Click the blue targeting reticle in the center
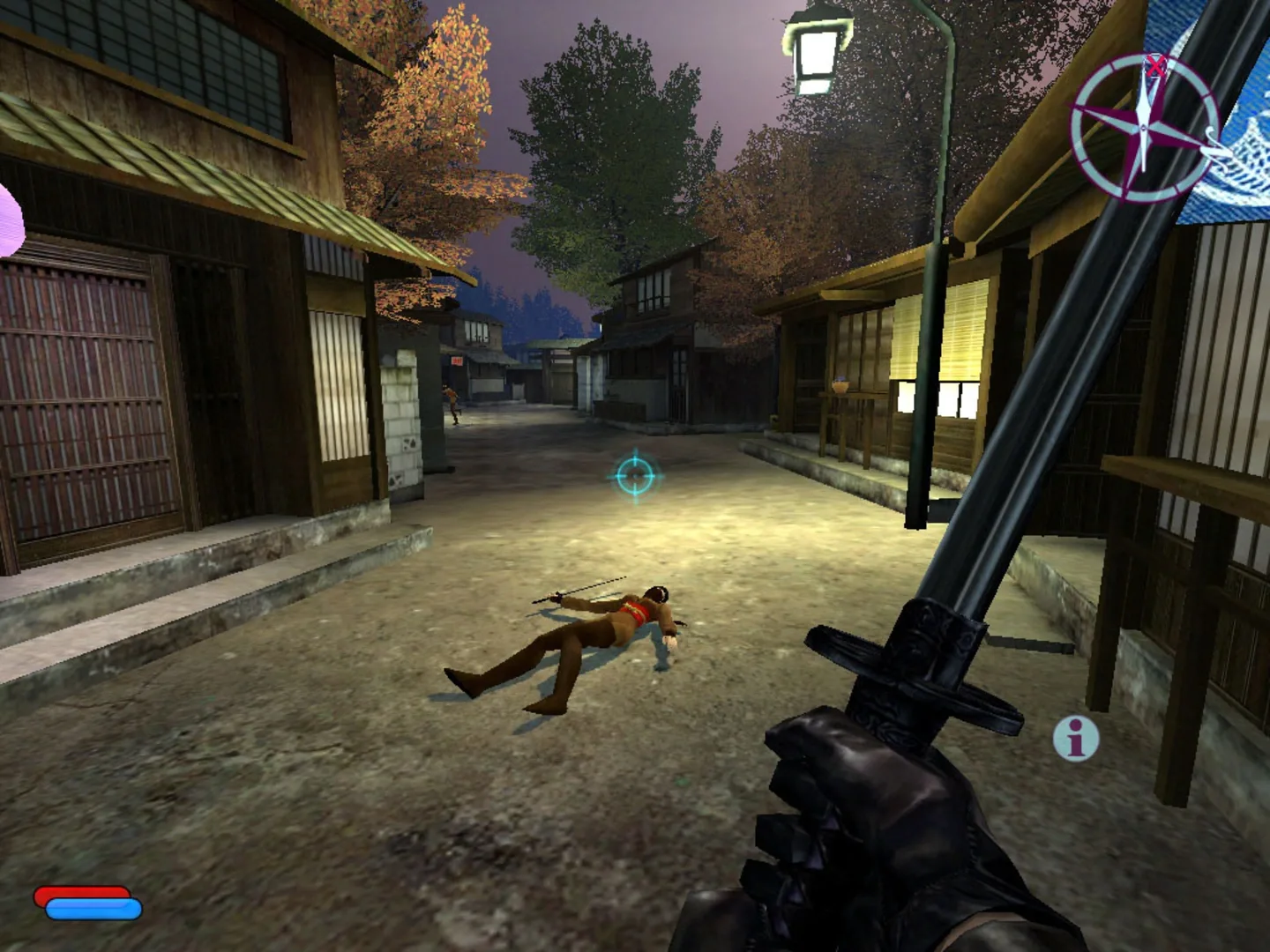Viewport: 1270px width, 952px height. pyautogui.click(x=633, y=476)
